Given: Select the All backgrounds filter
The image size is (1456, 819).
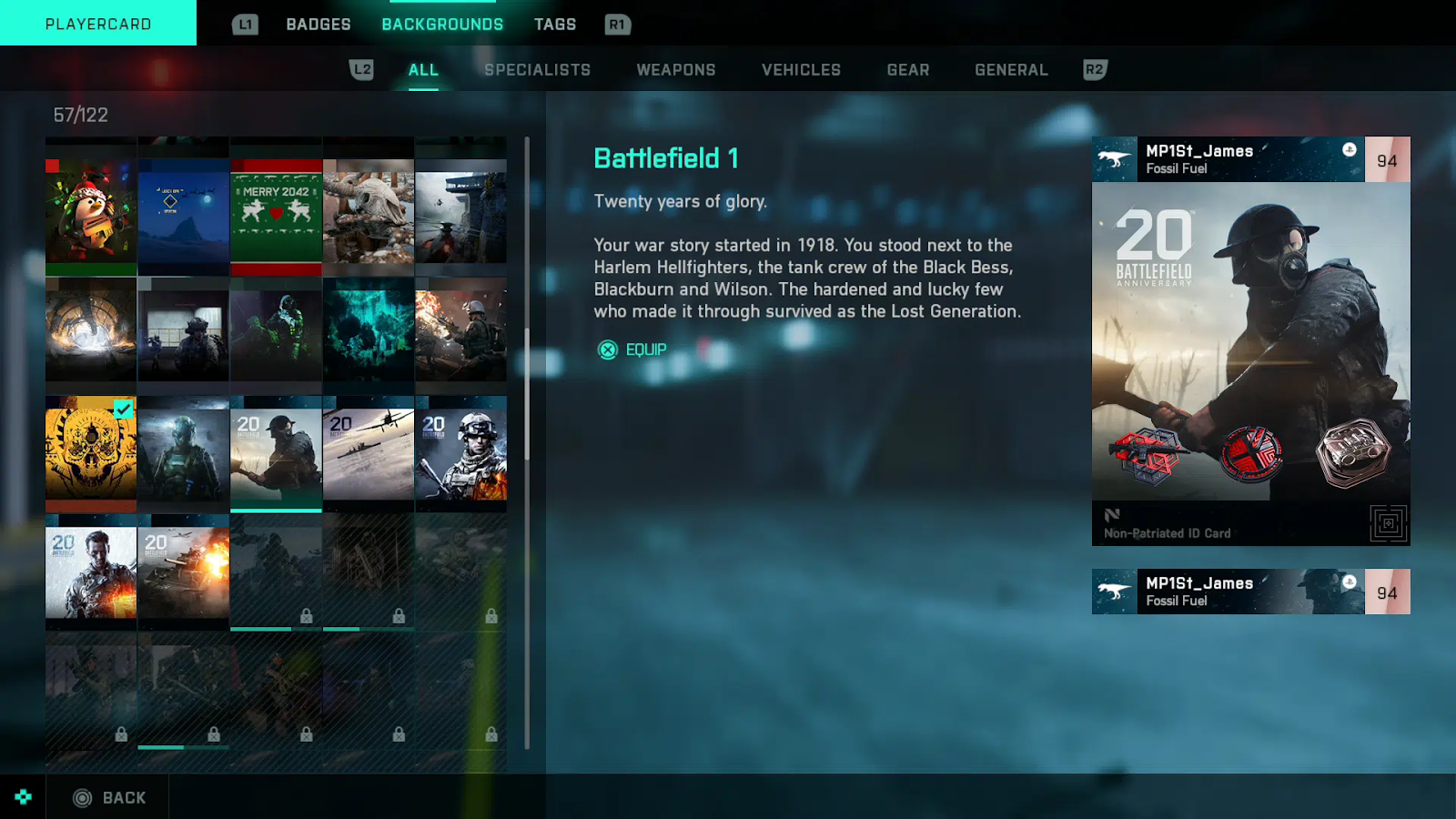Looking at the screenshot, I should click(x=423, y=70).
